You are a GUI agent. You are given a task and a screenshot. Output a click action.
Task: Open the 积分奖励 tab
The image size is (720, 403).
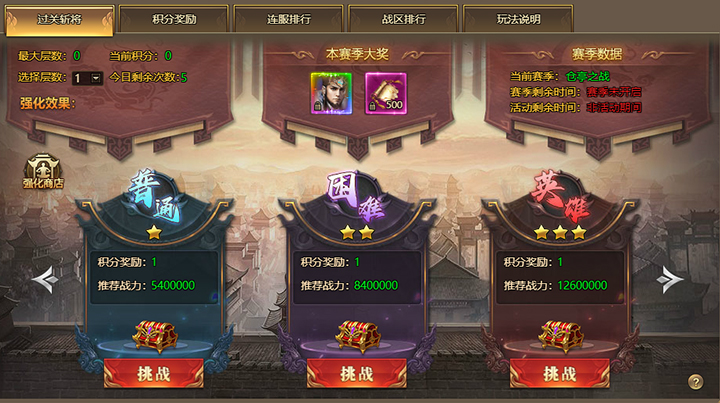(x=172, y=19)
